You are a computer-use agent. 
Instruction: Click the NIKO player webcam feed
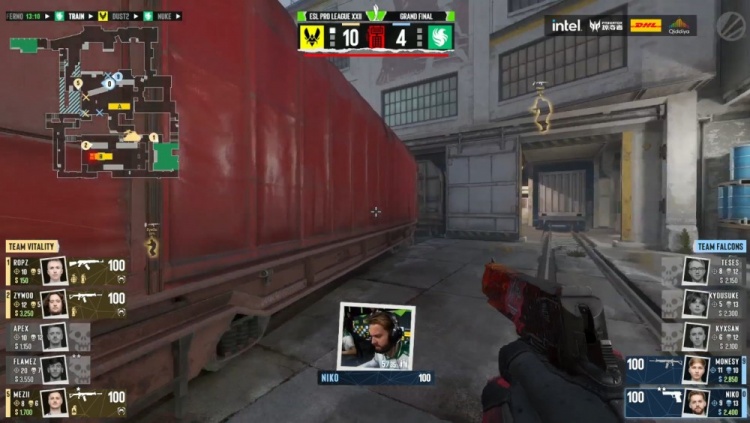point(376,336)
